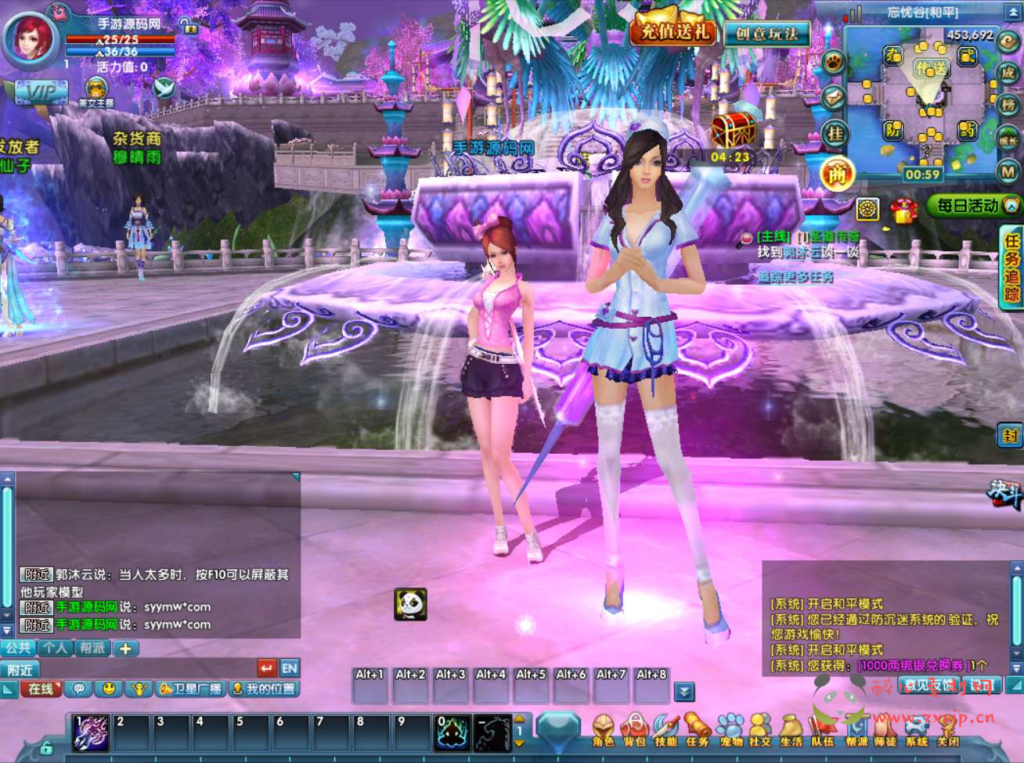
Task: Switch chat to the 帮派 guild tab
Action: pos(92,648)
